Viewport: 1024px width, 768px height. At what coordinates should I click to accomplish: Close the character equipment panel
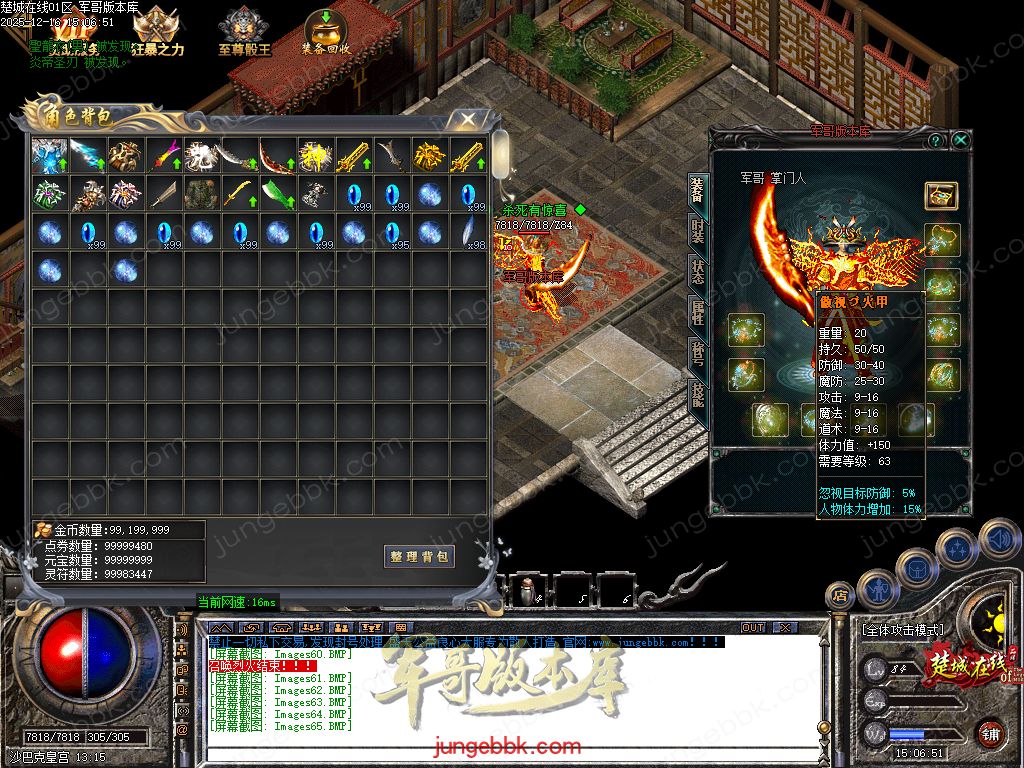[960, 141]
